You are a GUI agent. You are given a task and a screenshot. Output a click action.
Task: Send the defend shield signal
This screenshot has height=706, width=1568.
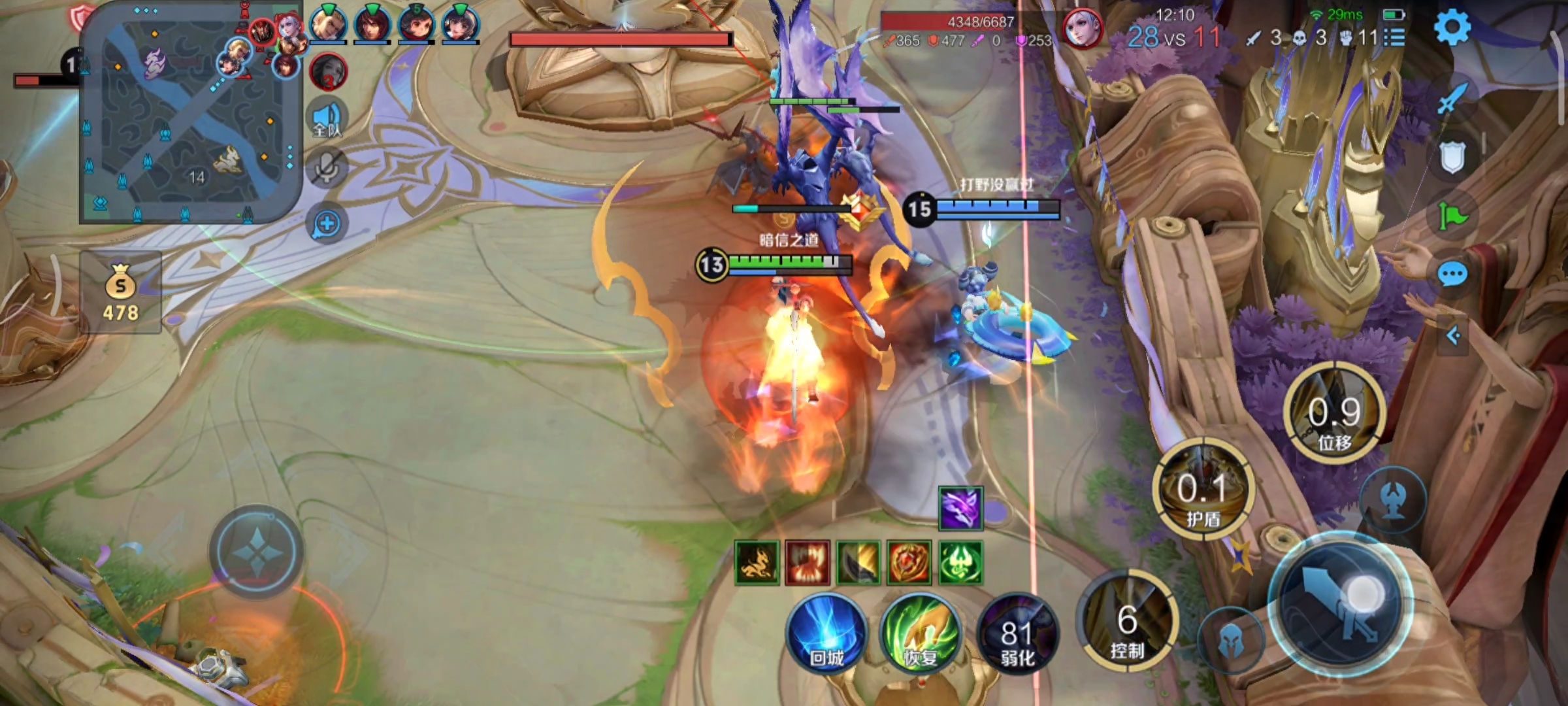pos(1452,158)
